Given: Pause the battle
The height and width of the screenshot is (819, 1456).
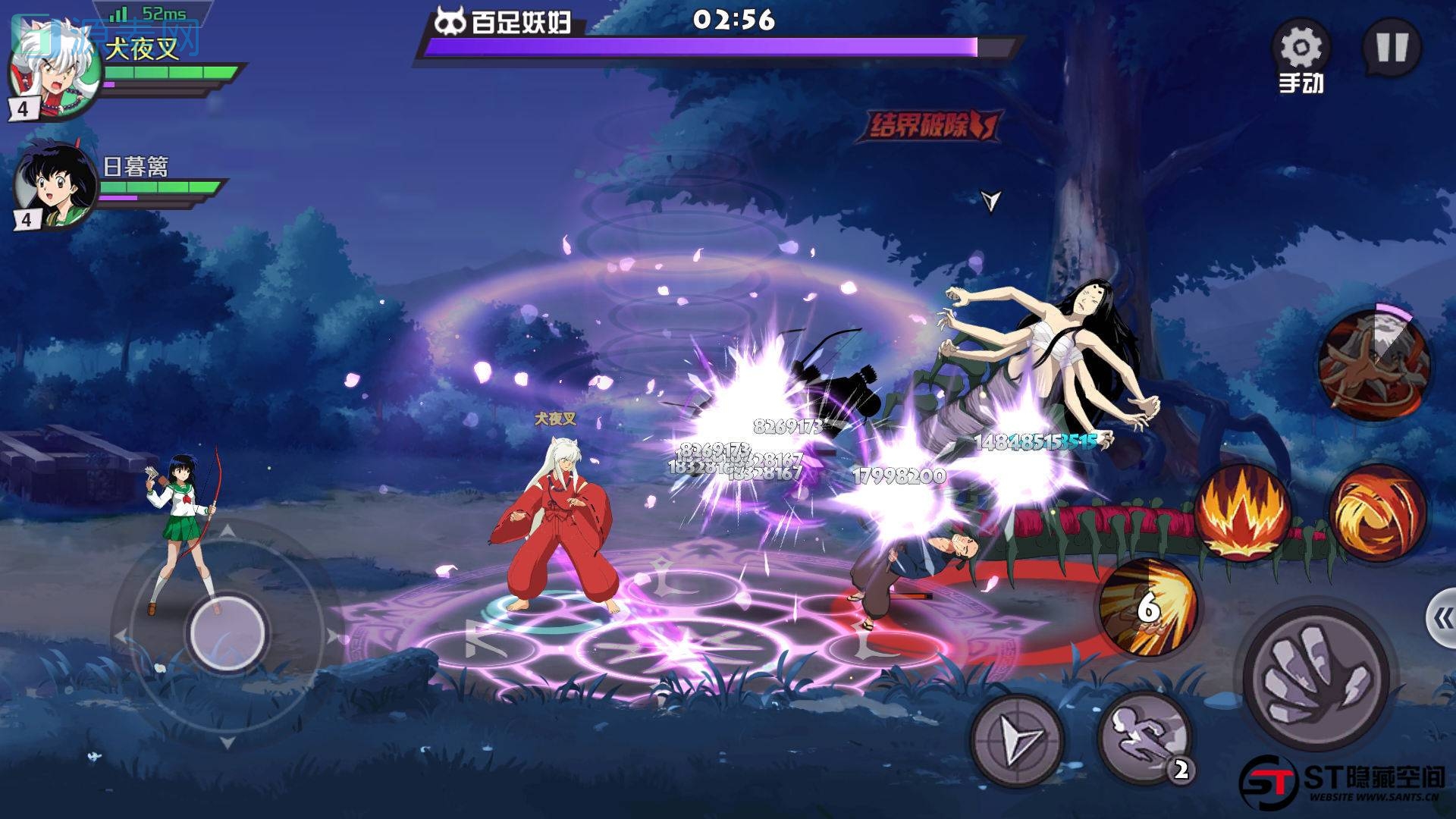Looking at the screenshot, I should tap(1392, 48).
